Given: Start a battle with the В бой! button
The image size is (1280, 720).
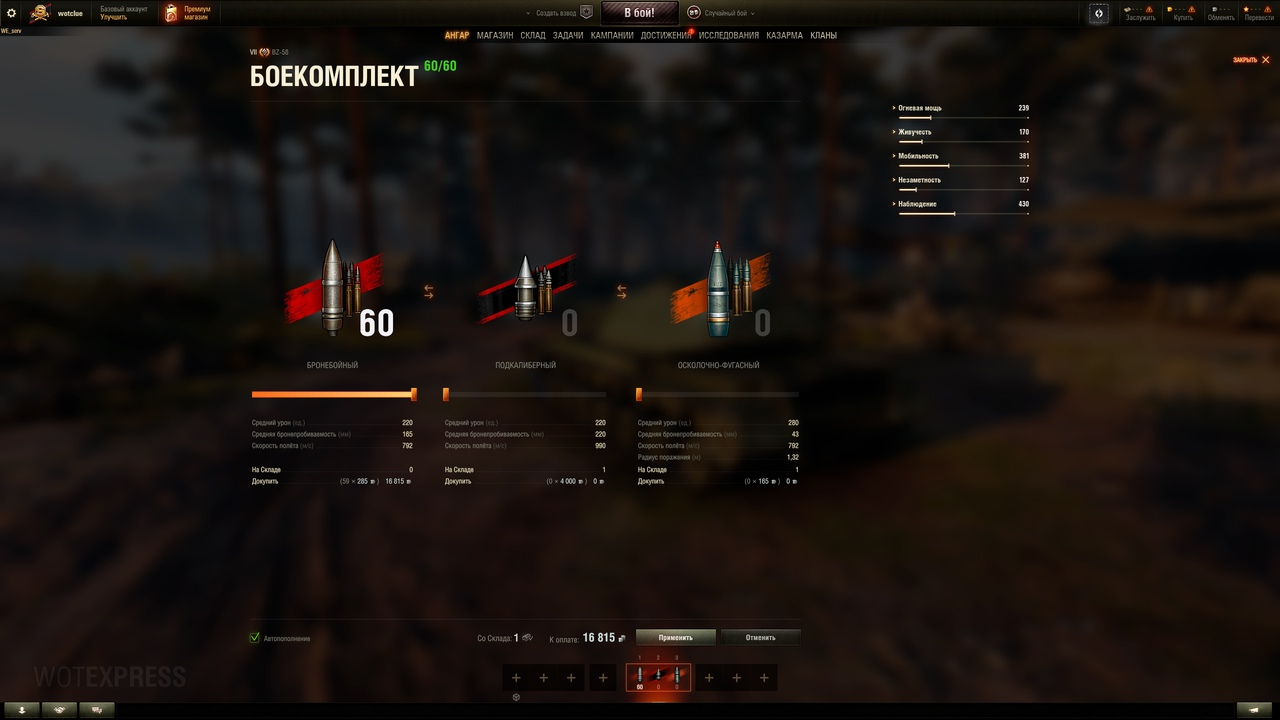Looking at the screenshot, I should [639, 13].
